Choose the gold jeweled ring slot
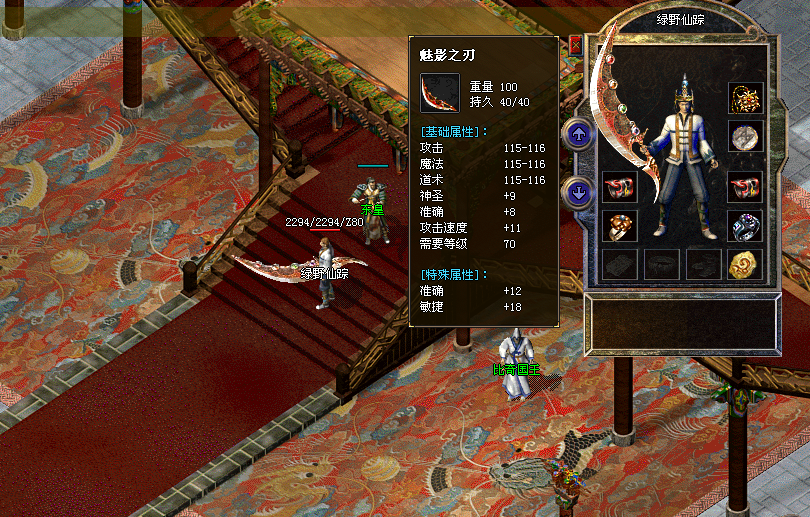The width and height of the screenshot is (810, 517). point(619,227)
